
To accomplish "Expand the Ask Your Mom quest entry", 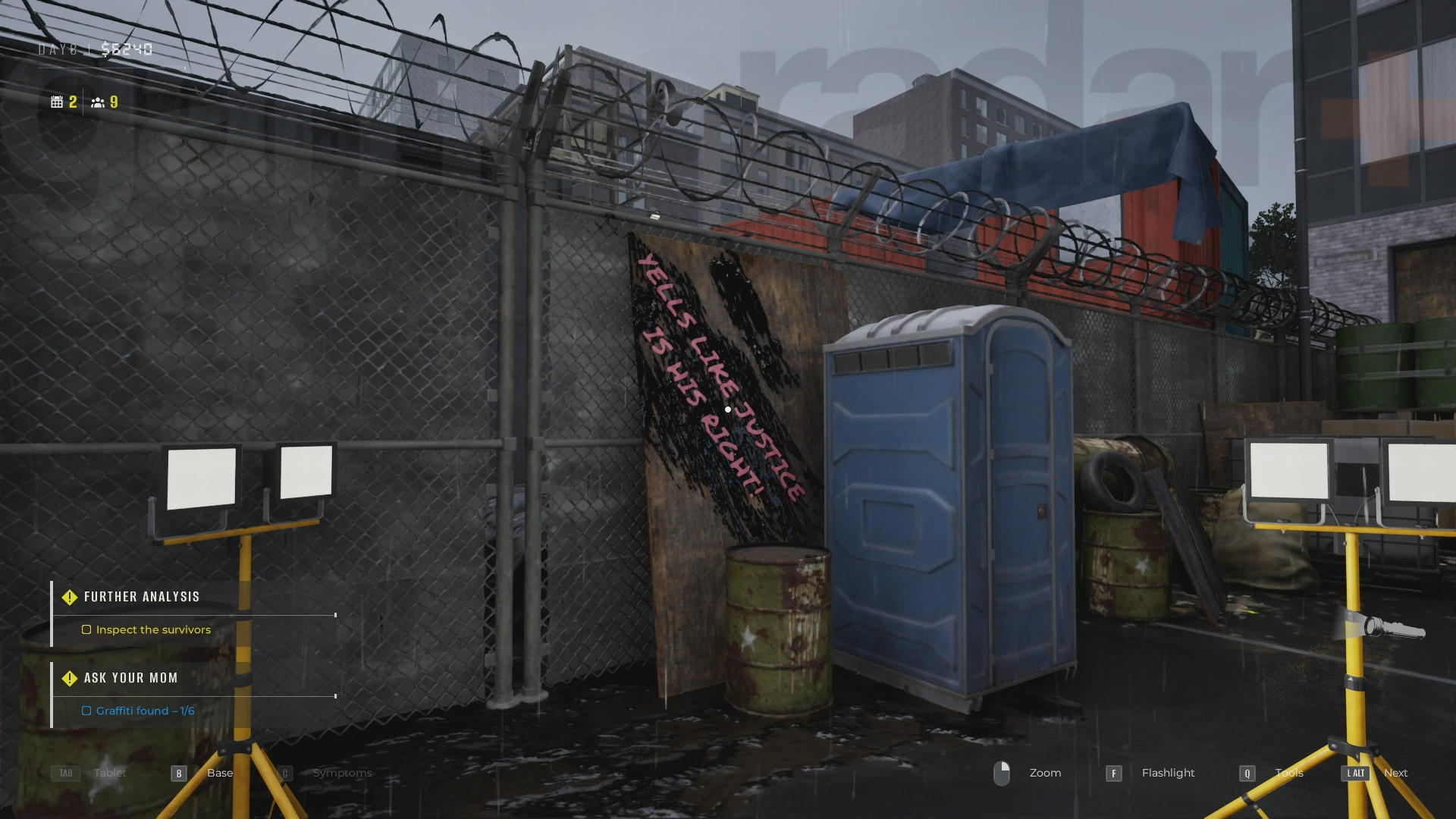I will coord(130,678).
